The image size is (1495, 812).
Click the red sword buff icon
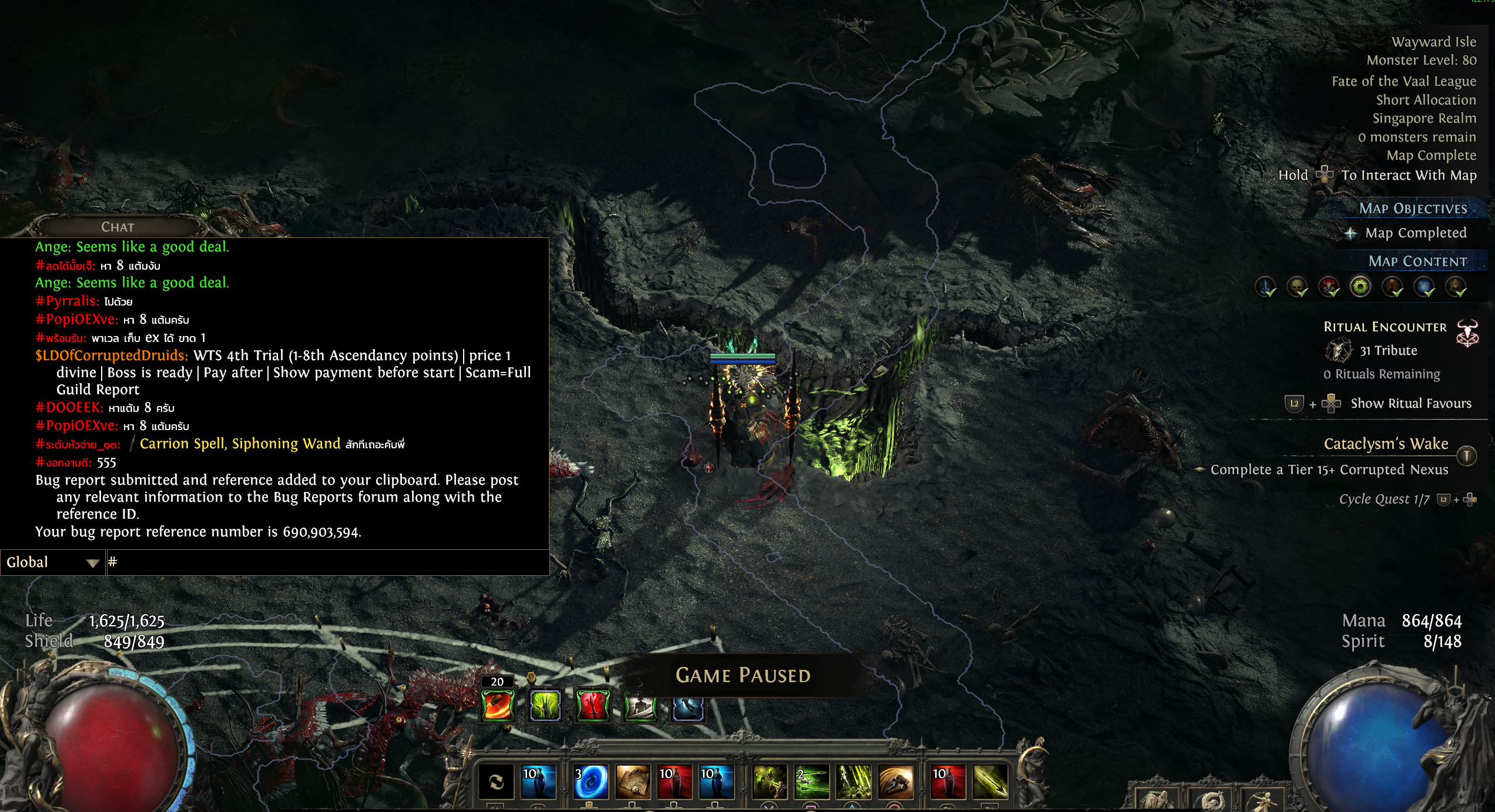pos(592,704)
